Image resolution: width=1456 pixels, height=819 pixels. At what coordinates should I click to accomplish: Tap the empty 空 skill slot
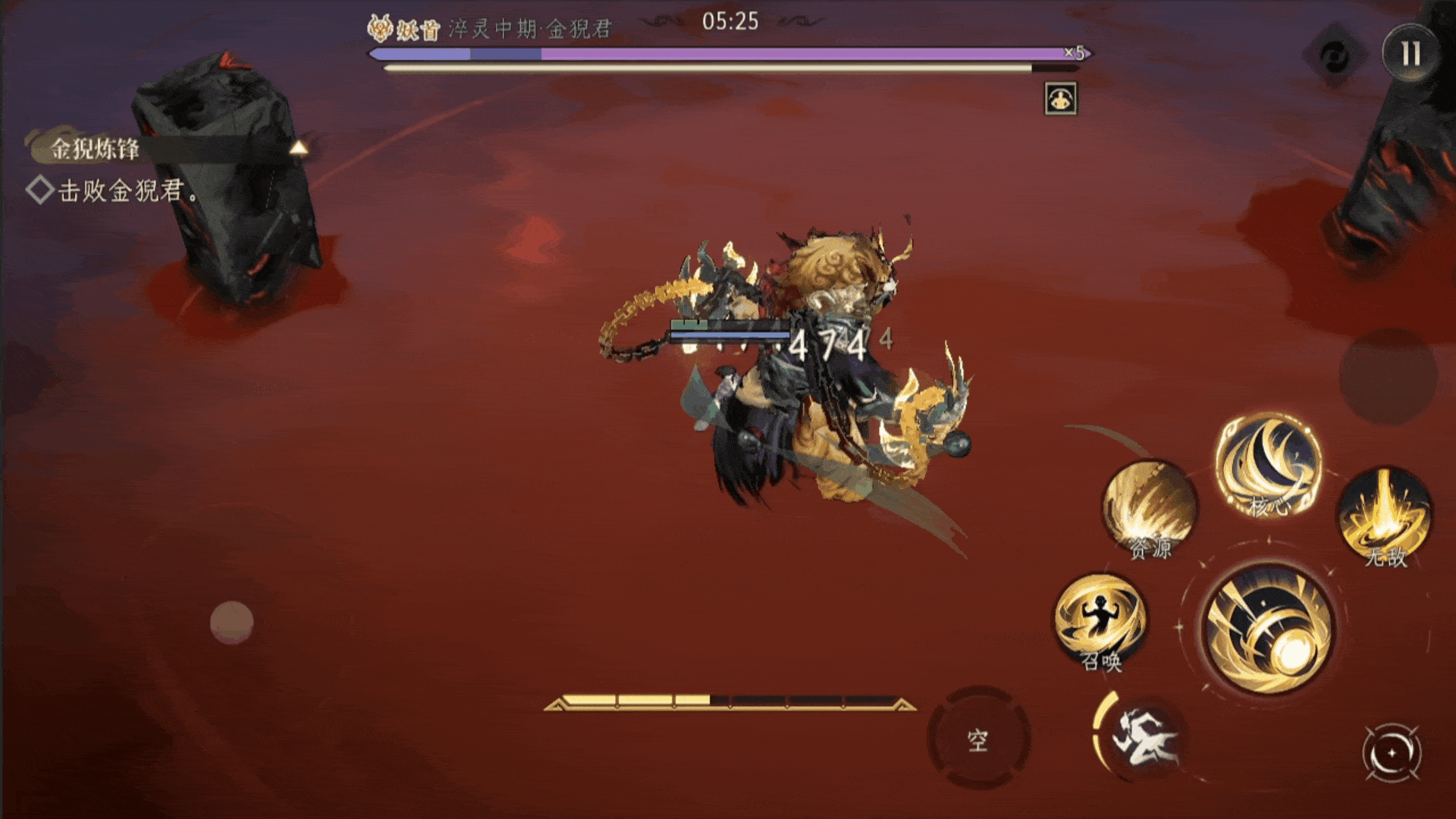pyautogui.click(x=978, y=739)
